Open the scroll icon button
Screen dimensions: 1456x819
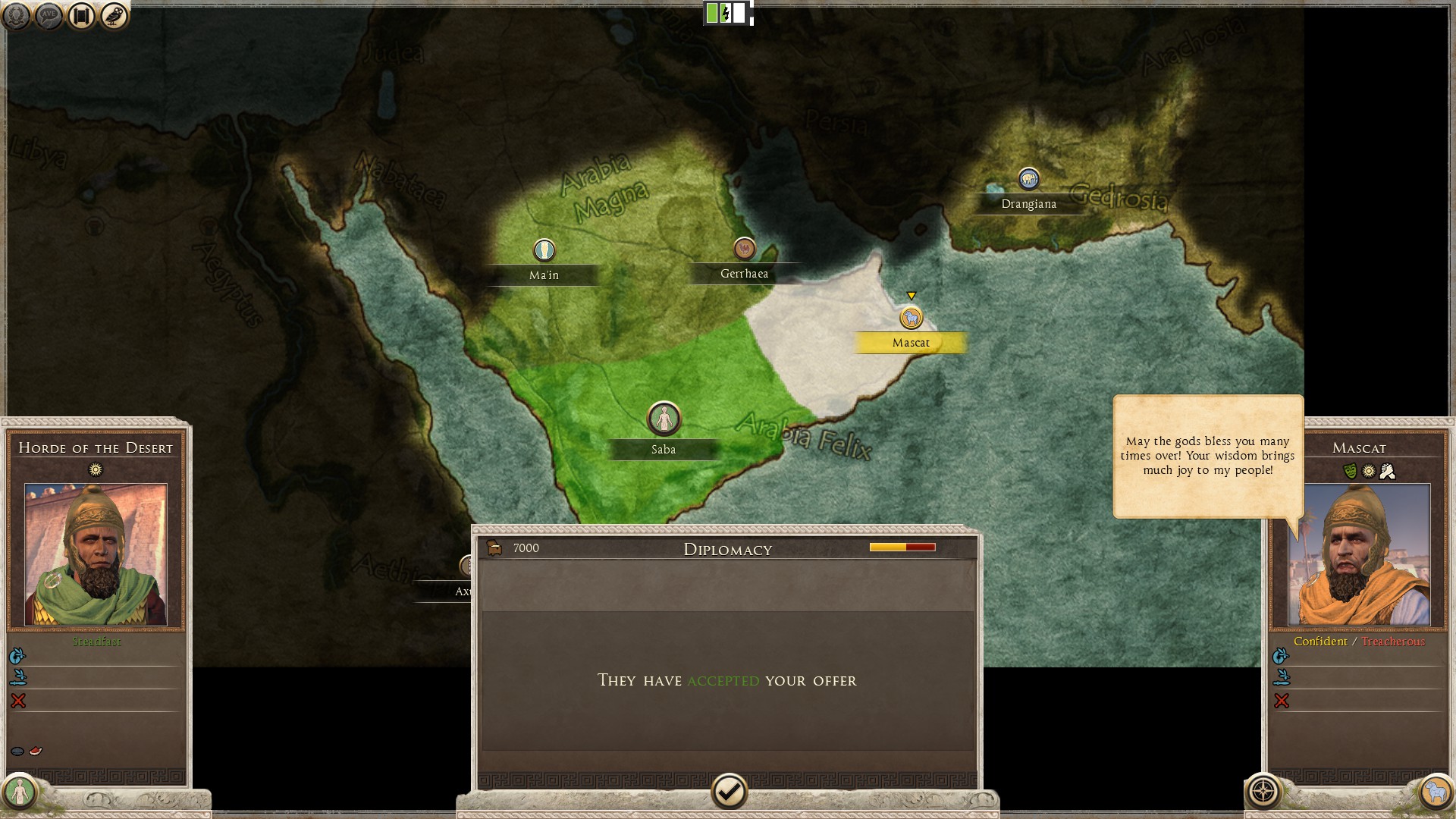point(81,16)
